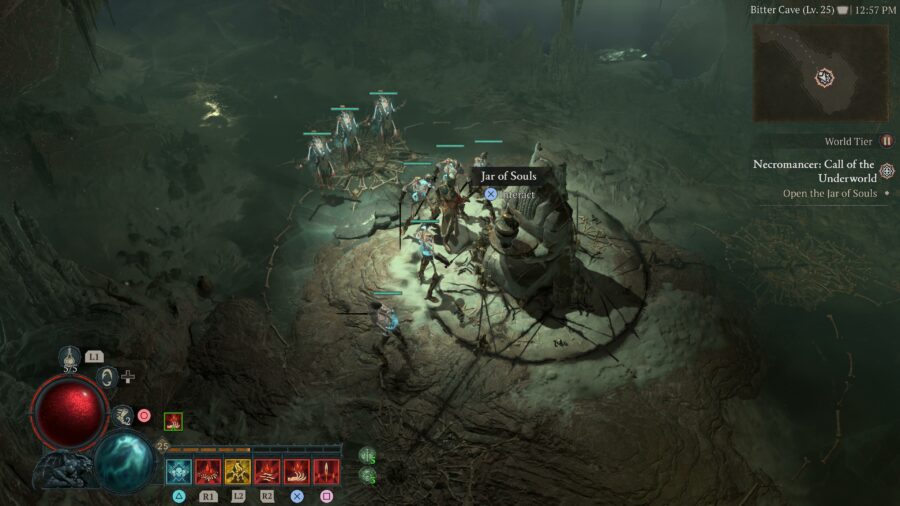Click the spiral emote wheel icon
900x506 pixels.
[108, 377]
